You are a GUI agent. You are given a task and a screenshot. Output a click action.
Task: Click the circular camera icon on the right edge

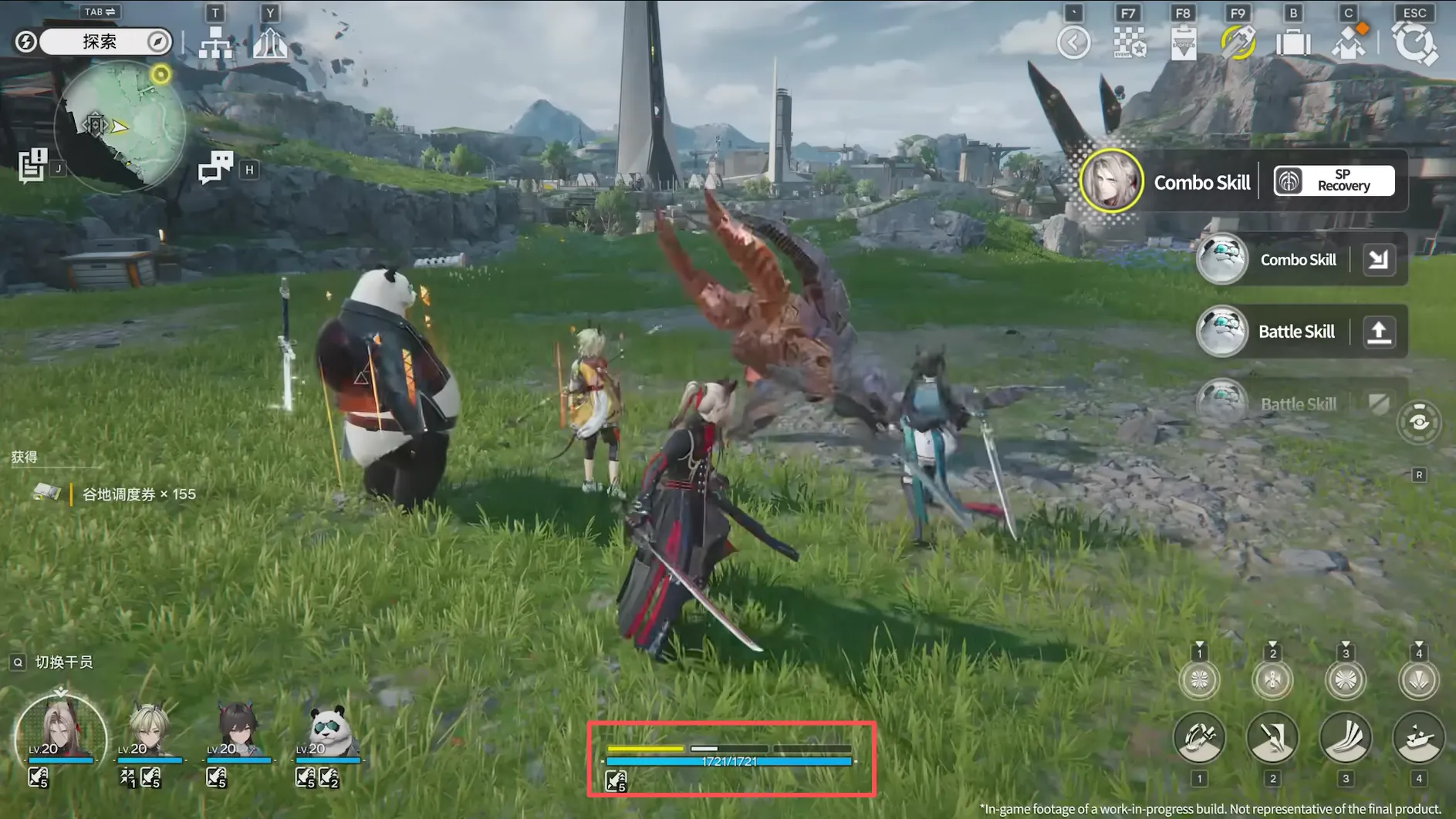point(1420,422)
